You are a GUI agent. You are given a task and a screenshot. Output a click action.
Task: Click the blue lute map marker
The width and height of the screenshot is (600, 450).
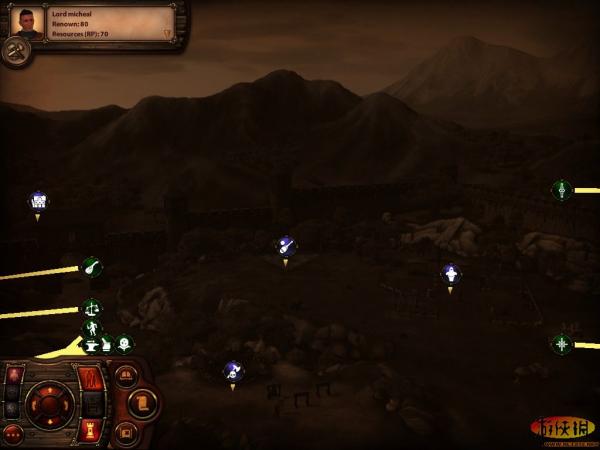[285, 245]
